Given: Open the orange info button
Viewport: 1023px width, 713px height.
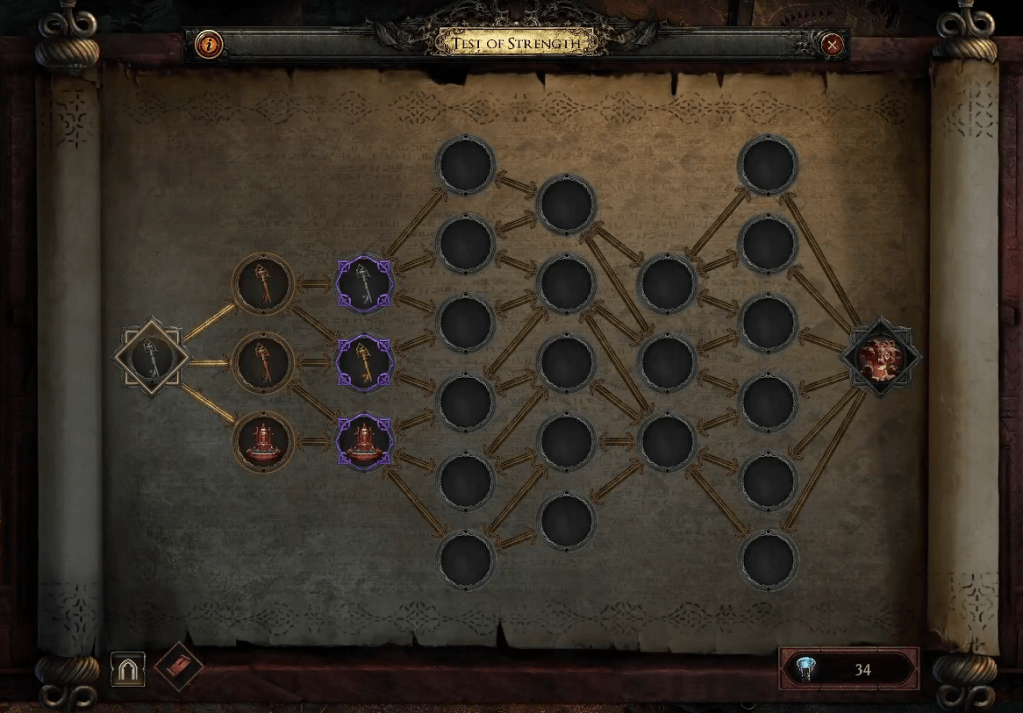Looking at the screenshot, I should [209, 44].
